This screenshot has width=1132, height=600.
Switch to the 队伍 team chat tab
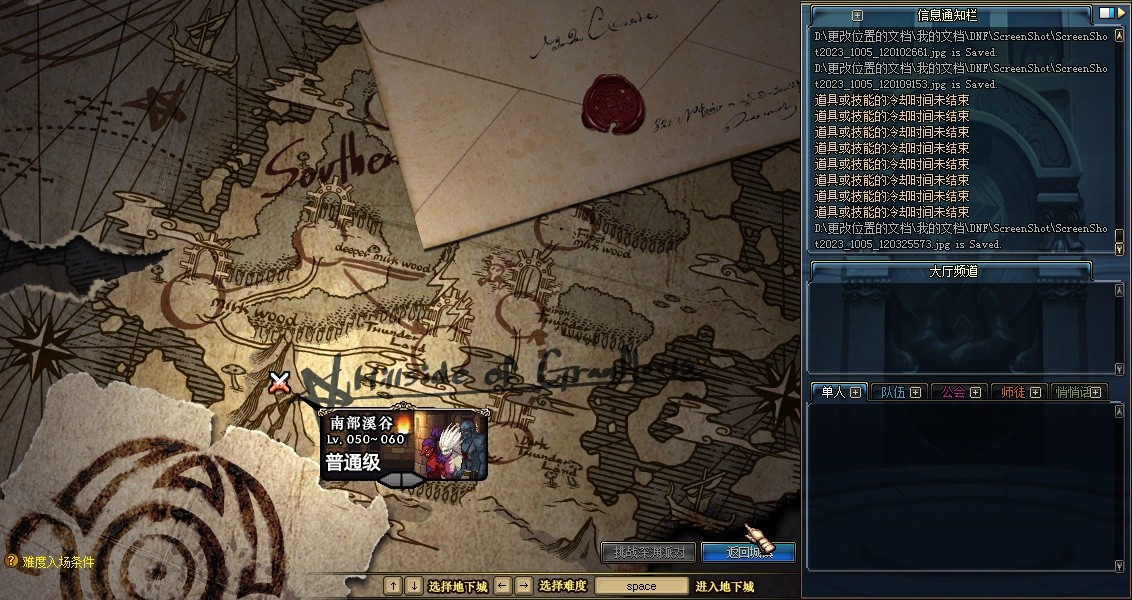898,392
